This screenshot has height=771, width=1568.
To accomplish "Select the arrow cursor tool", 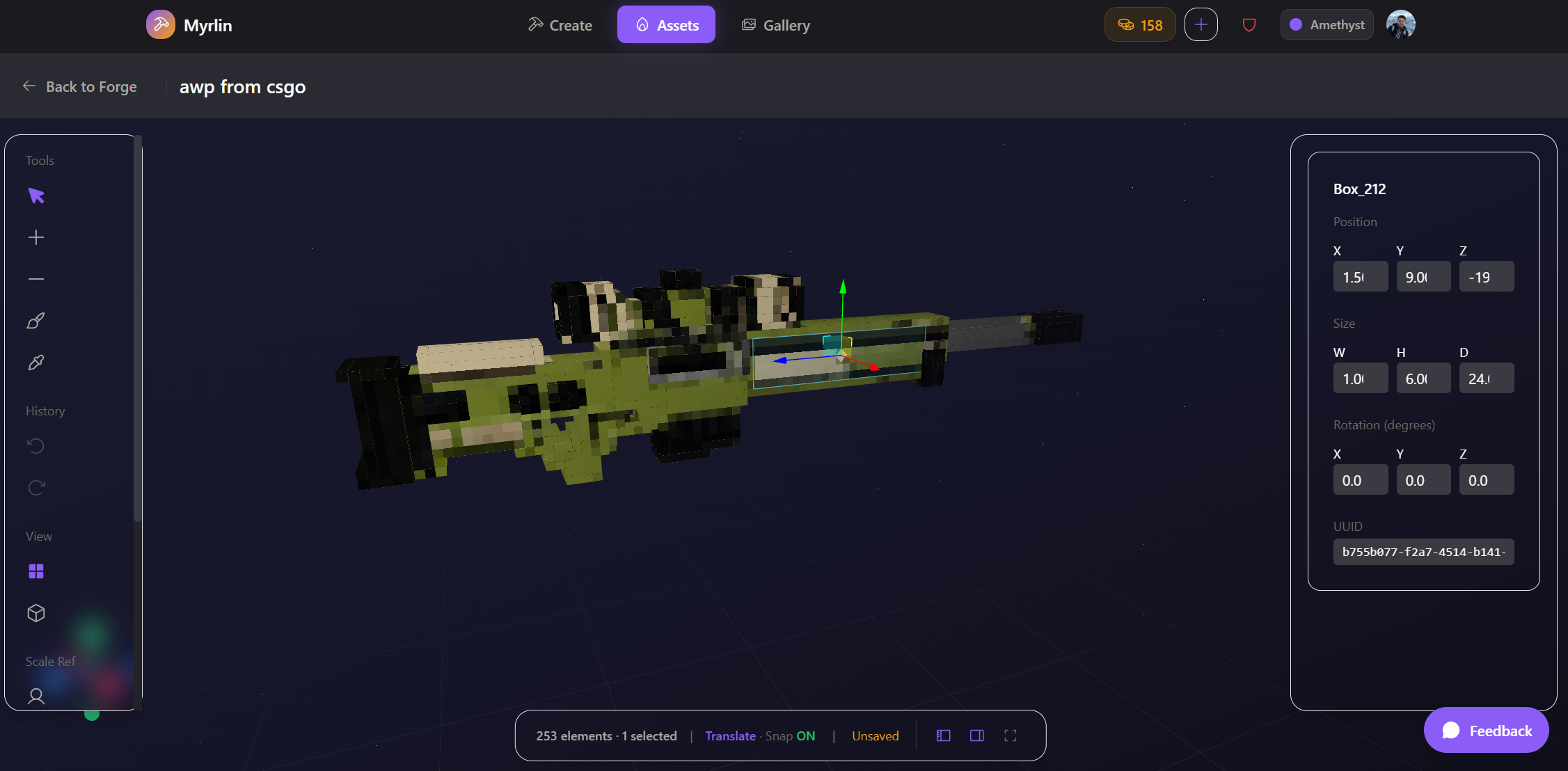I will coord(36,196).
